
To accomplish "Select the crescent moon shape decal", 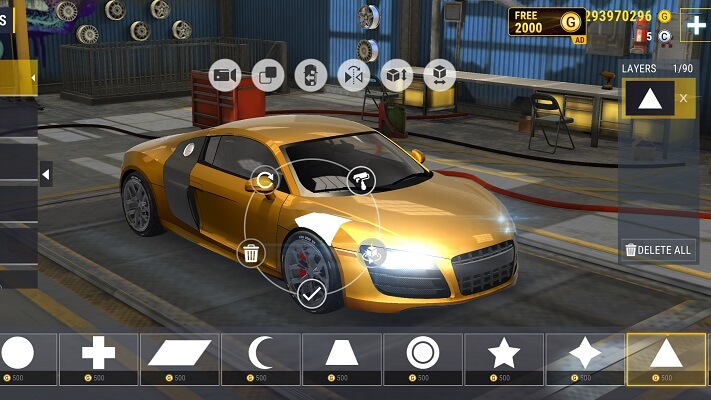I will click(261, 354).
